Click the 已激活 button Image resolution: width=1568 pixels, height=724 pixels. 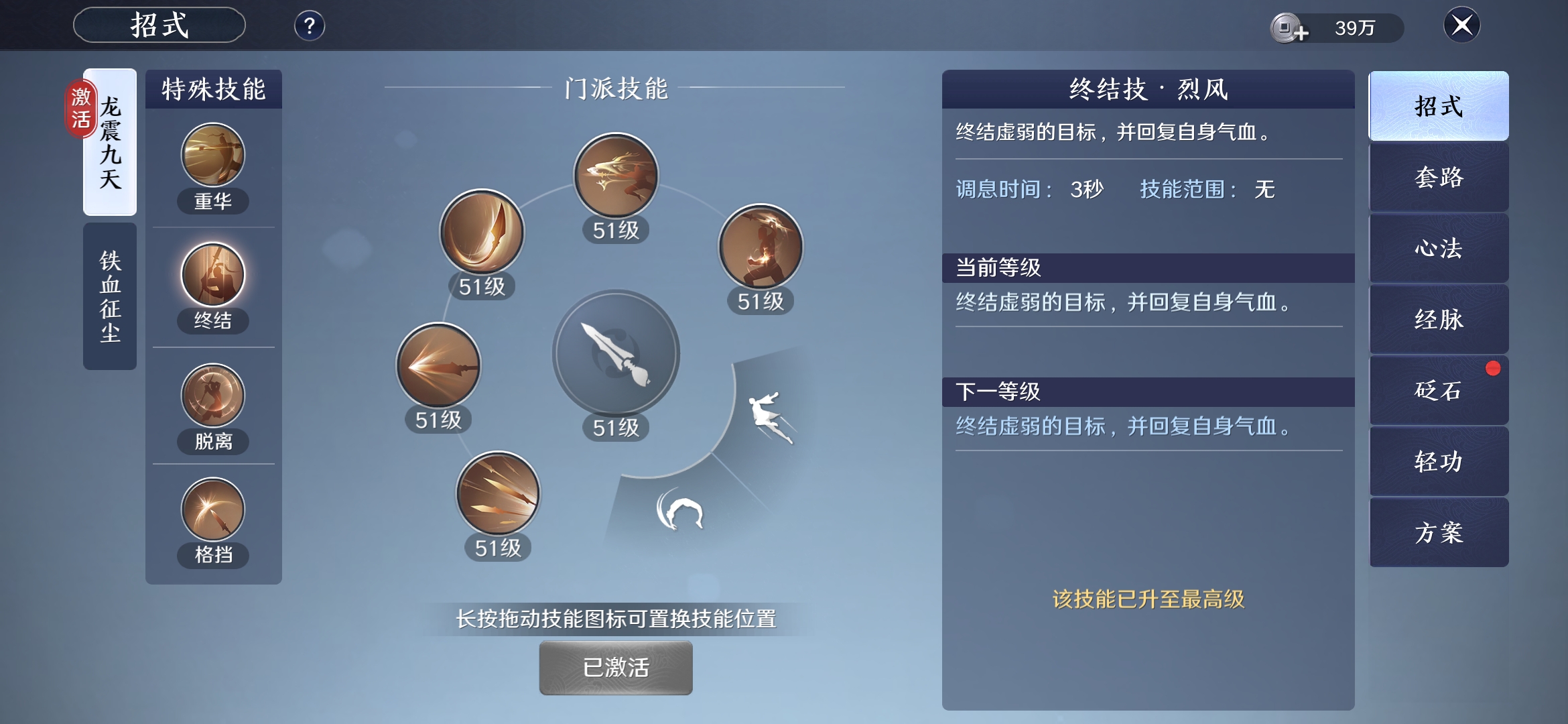(615, 667)
